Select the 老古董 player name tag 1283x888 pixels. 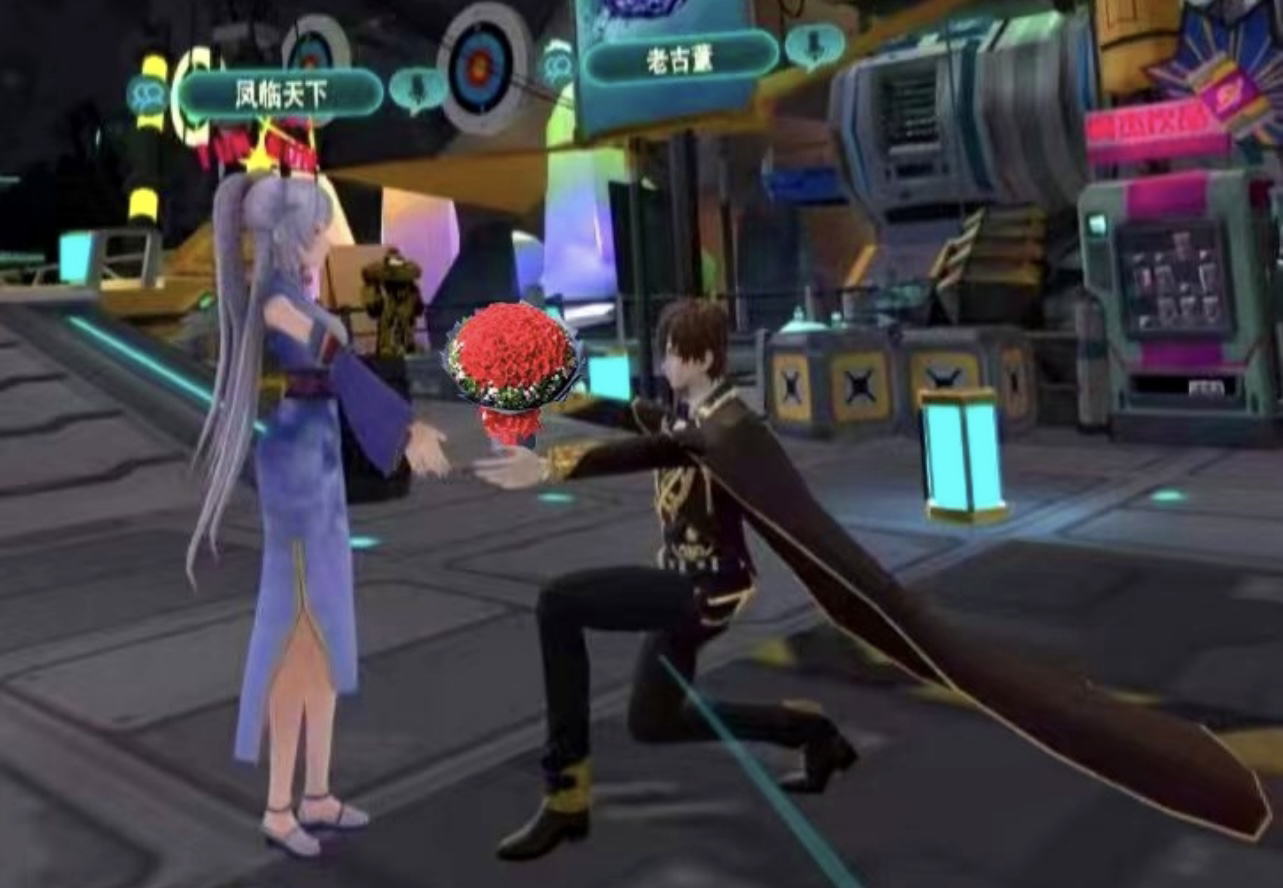(680, 58)
